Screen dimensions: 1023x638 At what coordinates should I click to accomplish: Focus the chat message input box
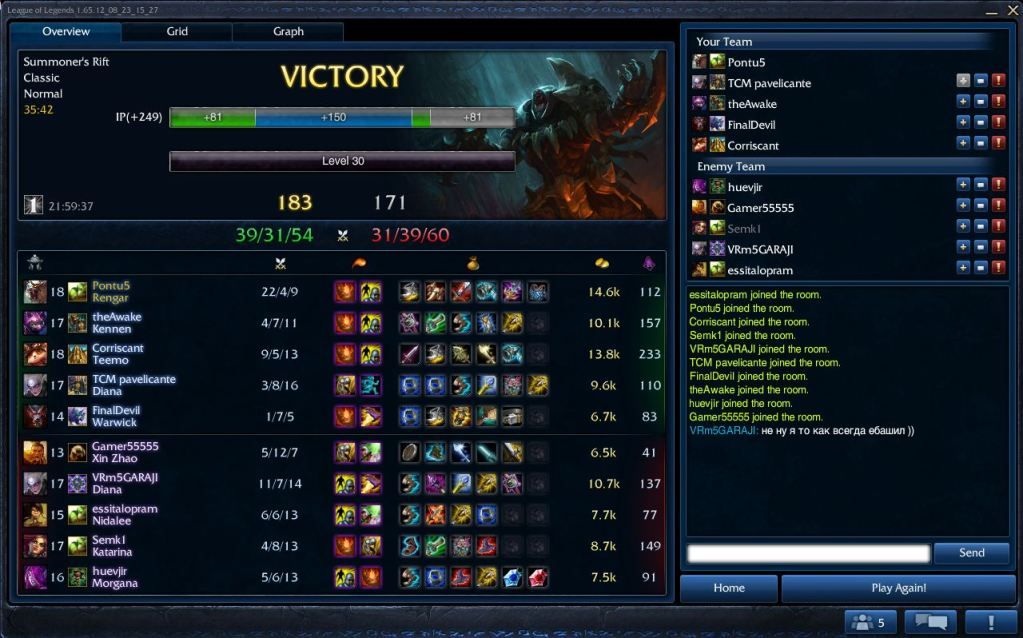pos(809,553)
